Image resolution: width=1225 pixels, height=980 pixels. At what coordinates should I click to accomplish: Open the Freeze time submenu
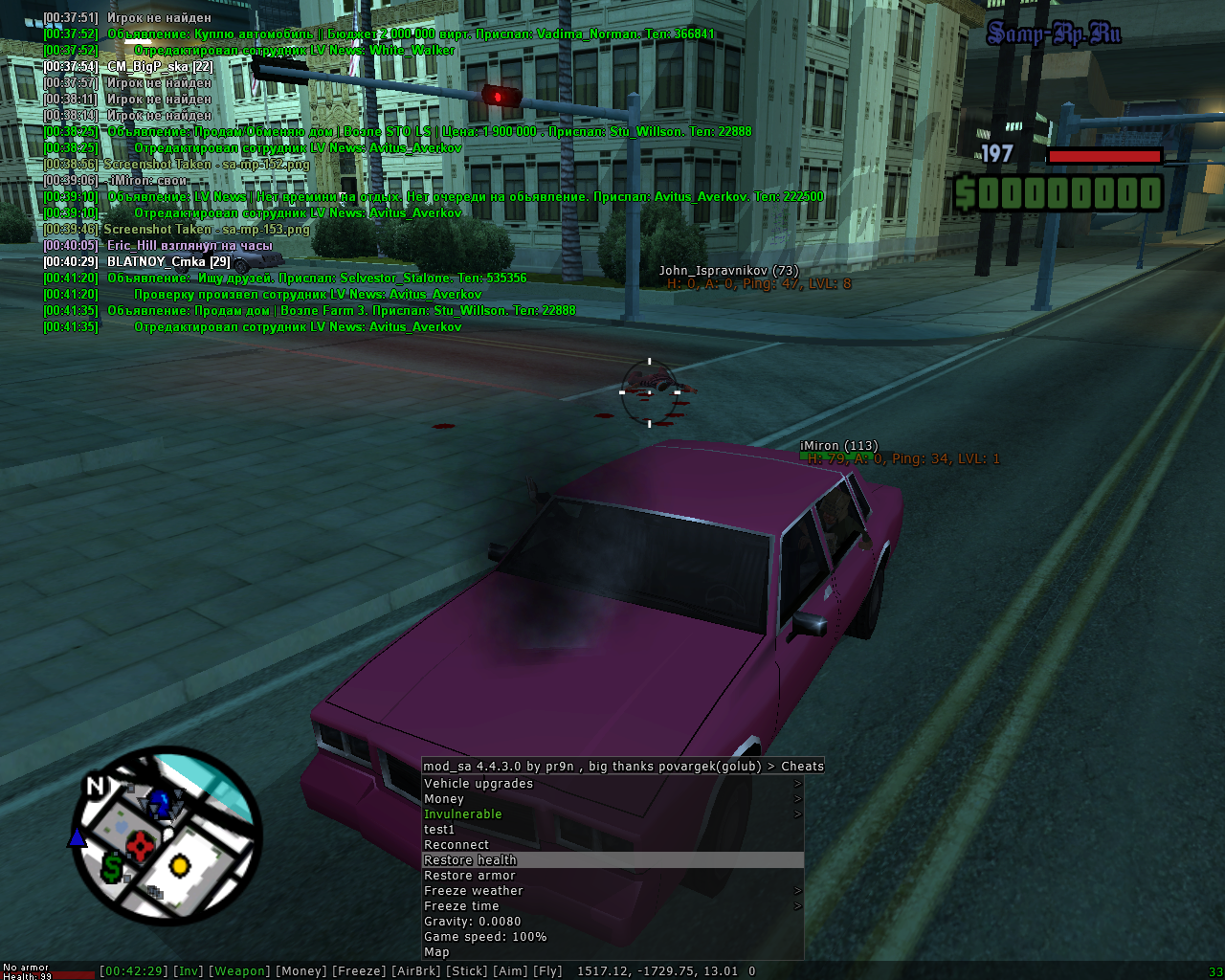[x=612, y=906]
